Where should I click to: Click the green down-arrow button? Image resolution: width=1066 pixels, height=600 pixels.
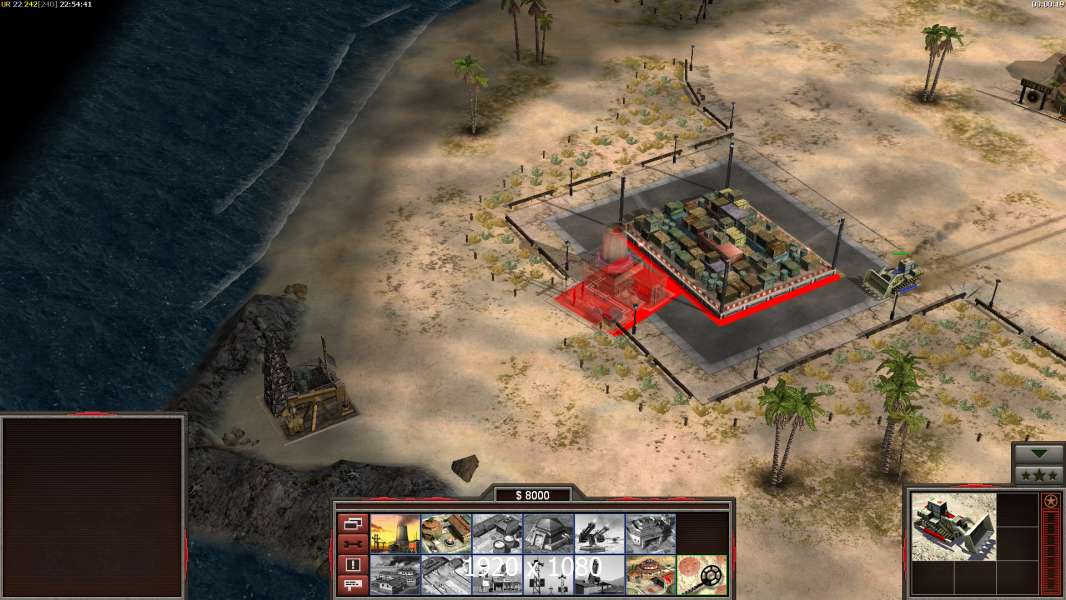tap(1038, 454)
